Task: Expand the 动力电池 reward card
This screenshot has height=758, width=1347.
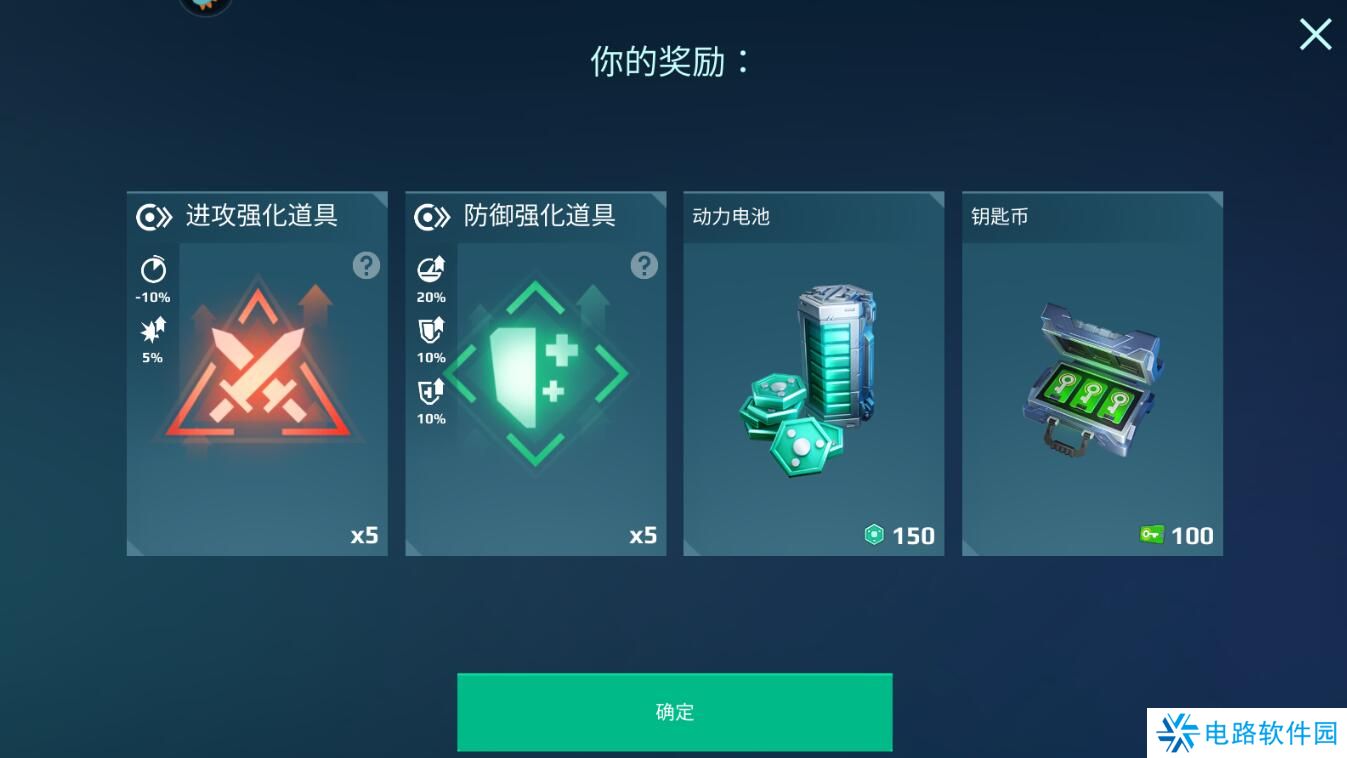Action: [813, 373]
